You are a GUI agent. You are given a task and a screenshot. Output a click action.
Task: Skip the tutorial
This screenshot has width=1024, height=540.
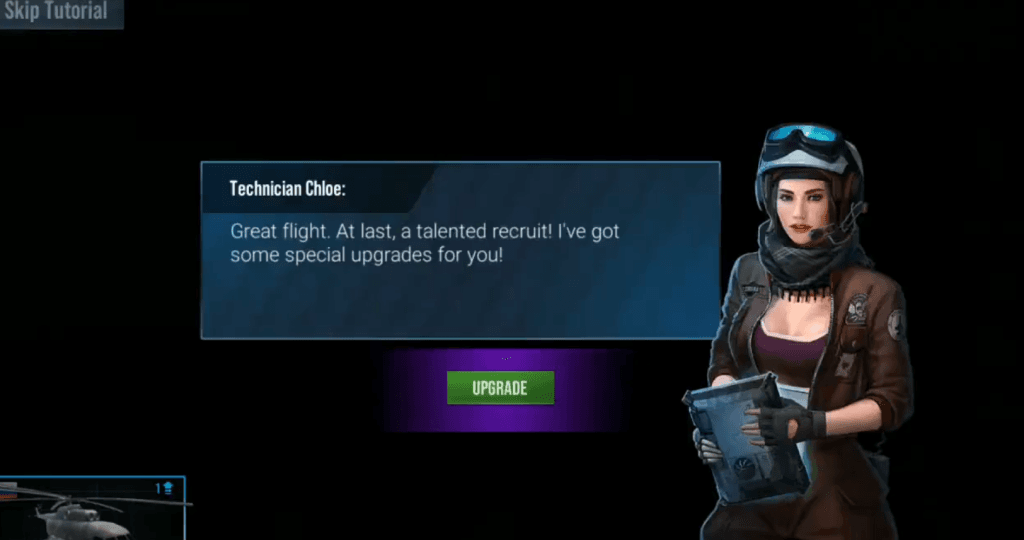[x=57, y=13]
